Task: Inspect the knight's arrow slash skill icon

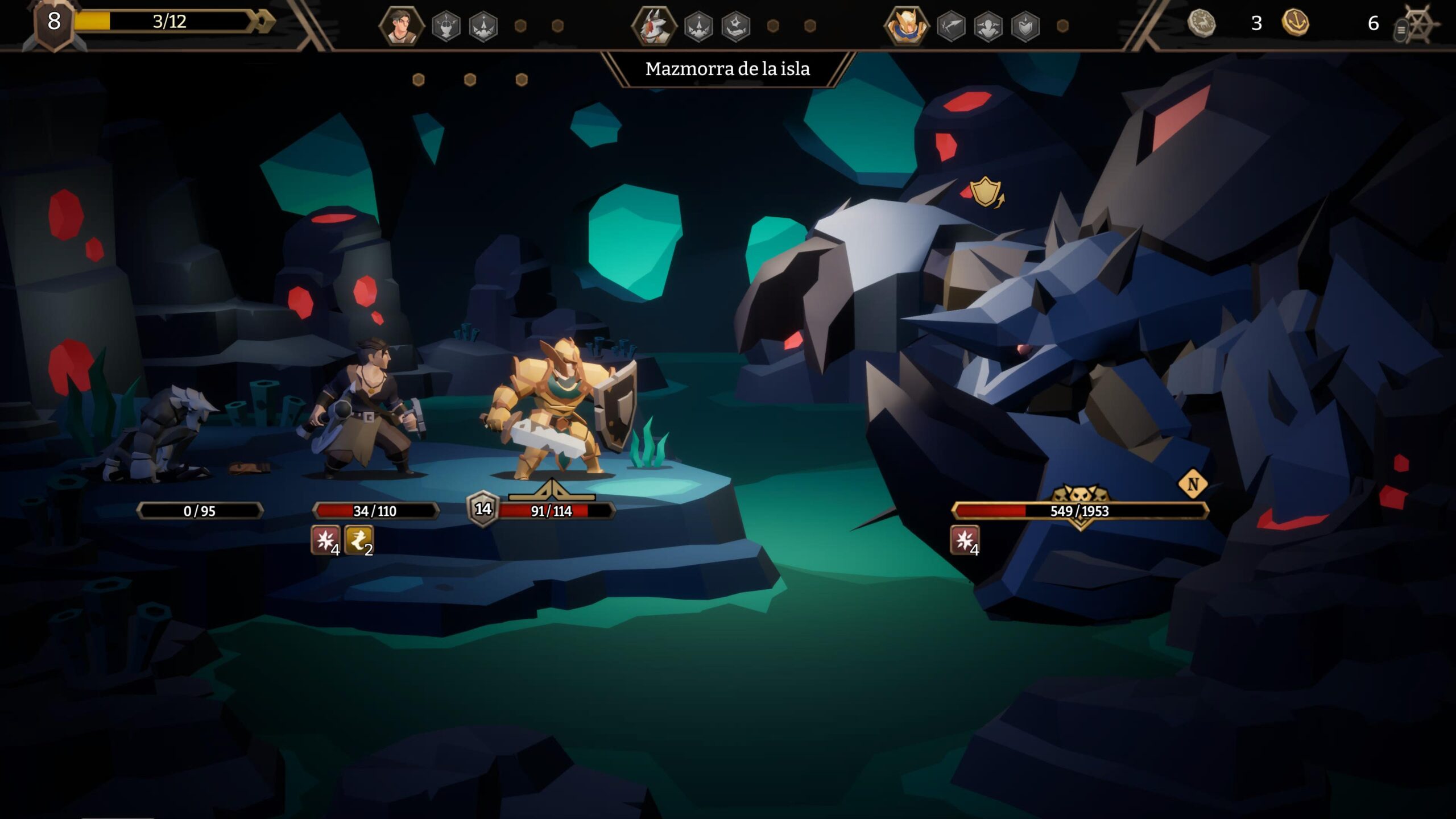Action: [951, 26]
